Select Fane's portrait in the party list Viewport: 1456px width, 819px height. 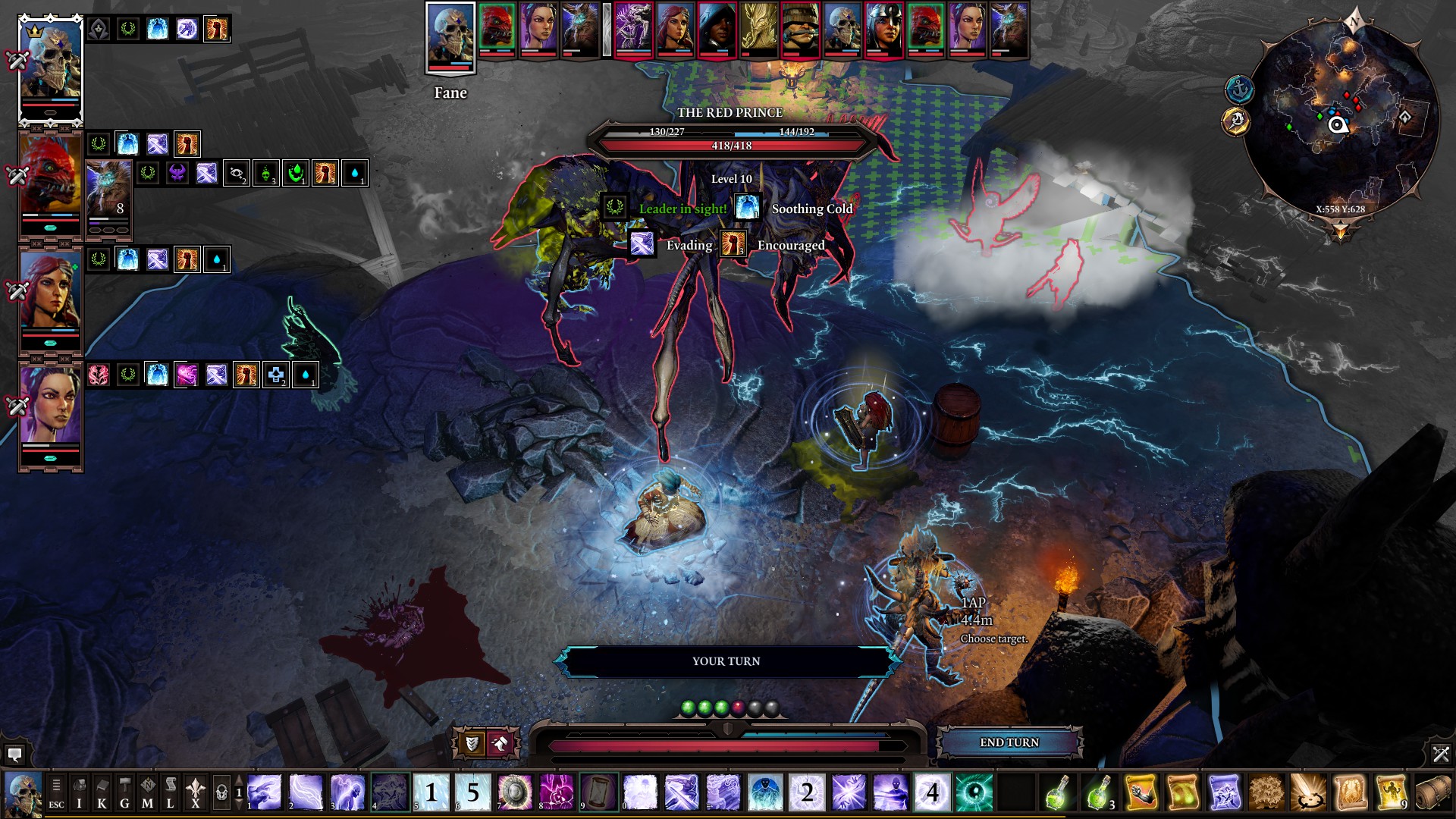point(50,70)
